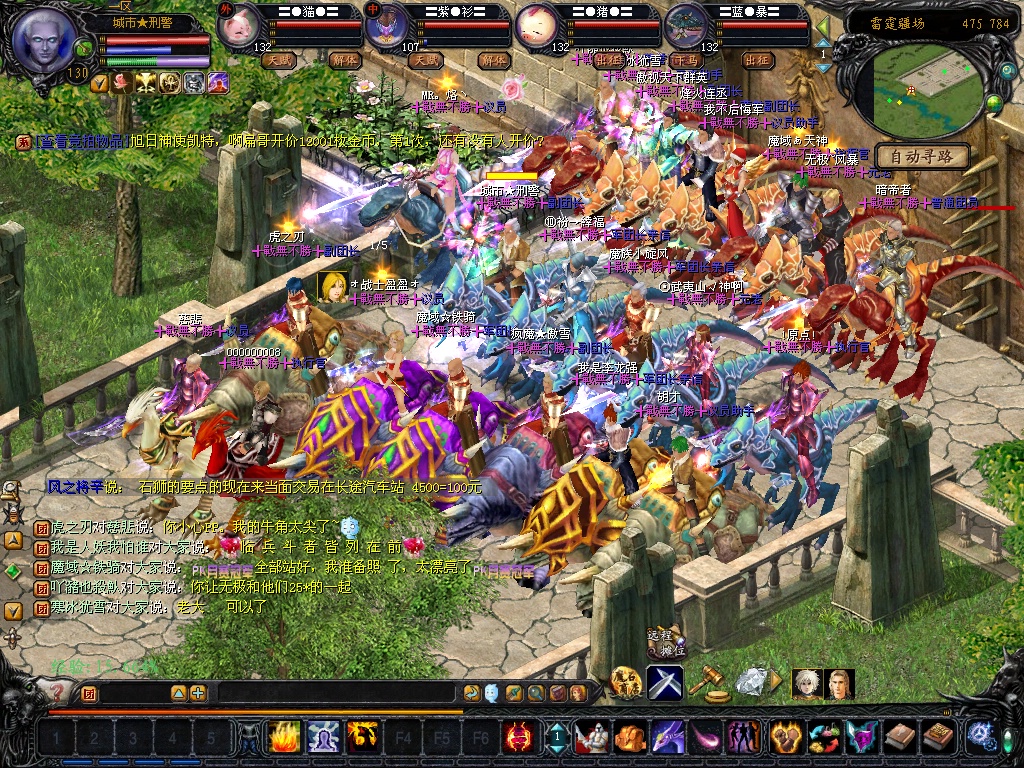
Task: Click the rose buff icon
Action: [x=122, y=82]
